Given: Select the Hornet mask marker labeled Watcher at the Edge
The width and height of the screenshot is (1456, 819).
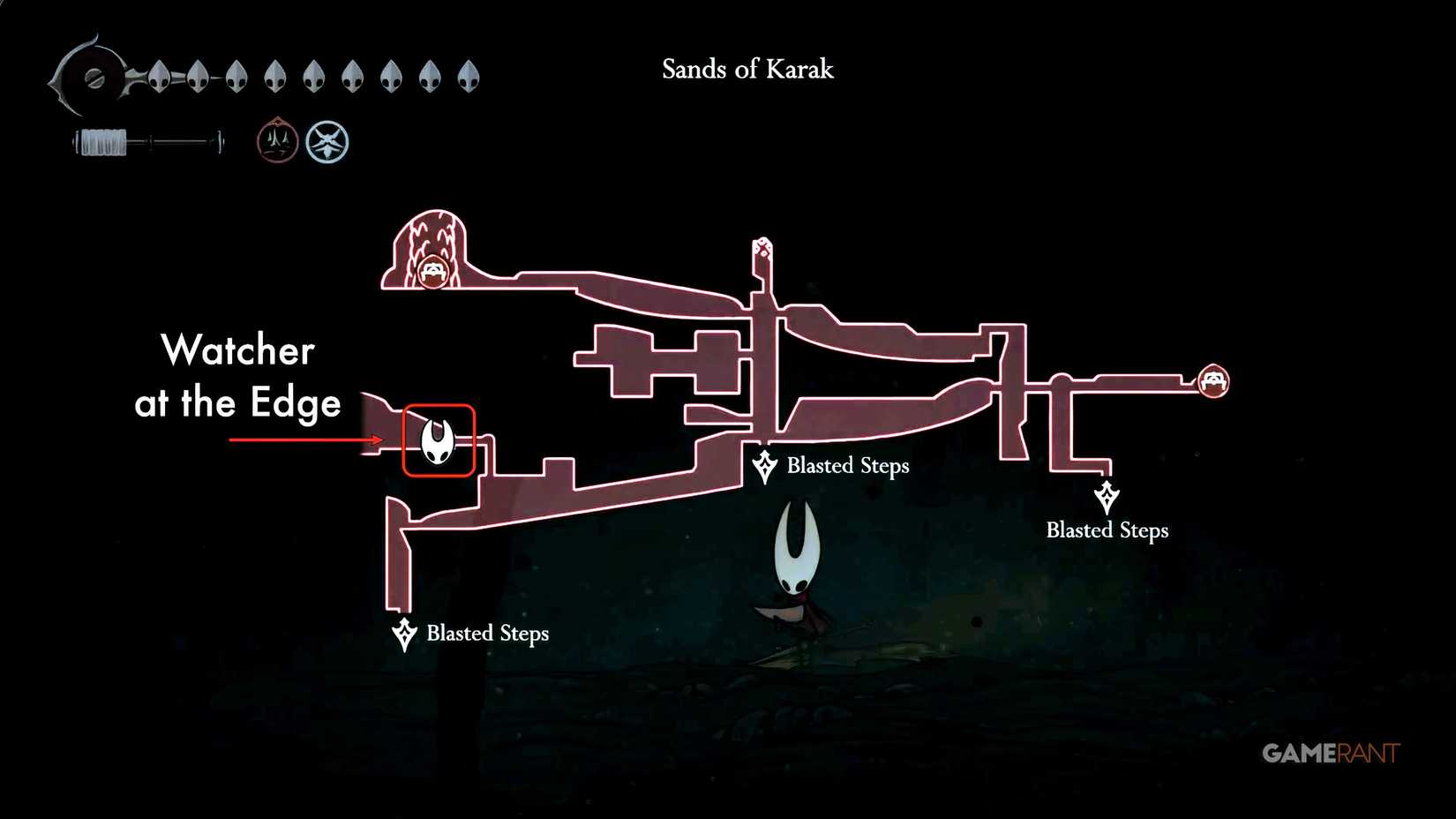Looking at the screenshot, I should (x=437, y=440).
